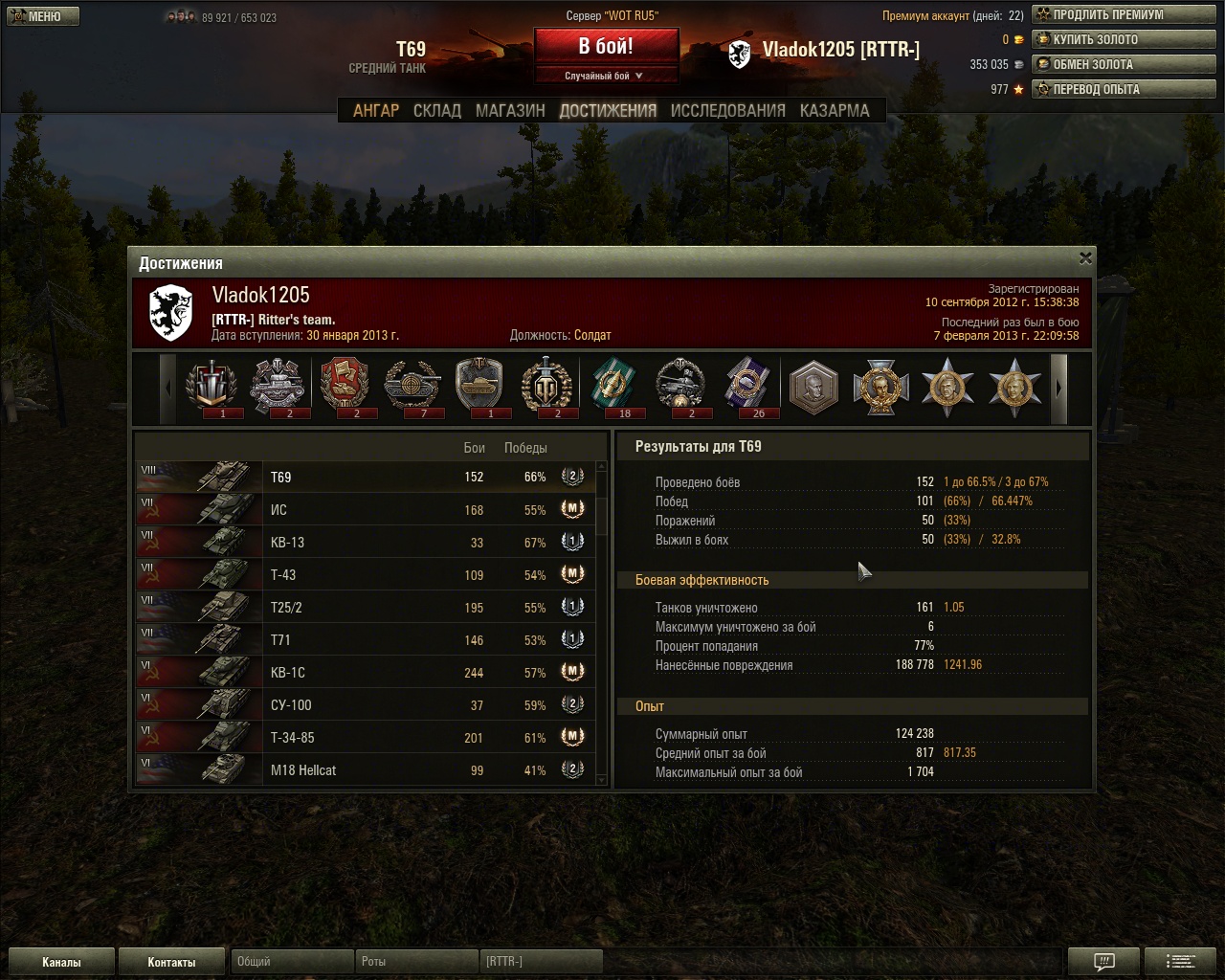Select the Т-34-85 tank row
1225x980 pixels.
(x=366, y=738)
